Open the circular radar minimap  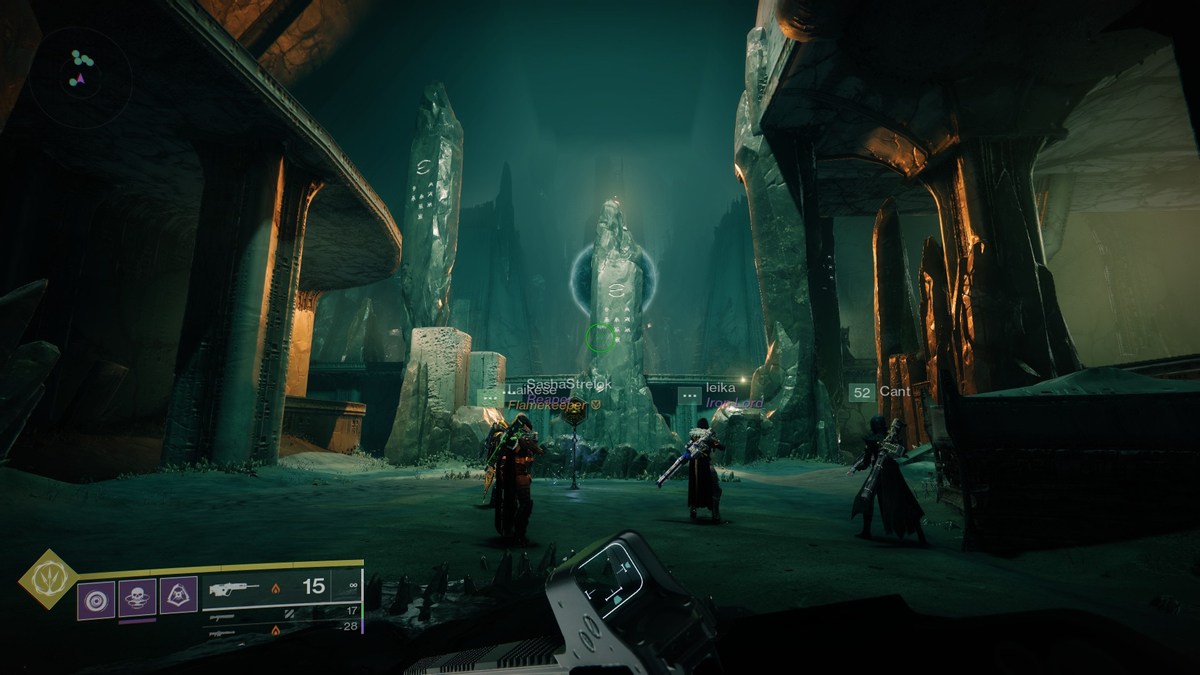point(80,73)
